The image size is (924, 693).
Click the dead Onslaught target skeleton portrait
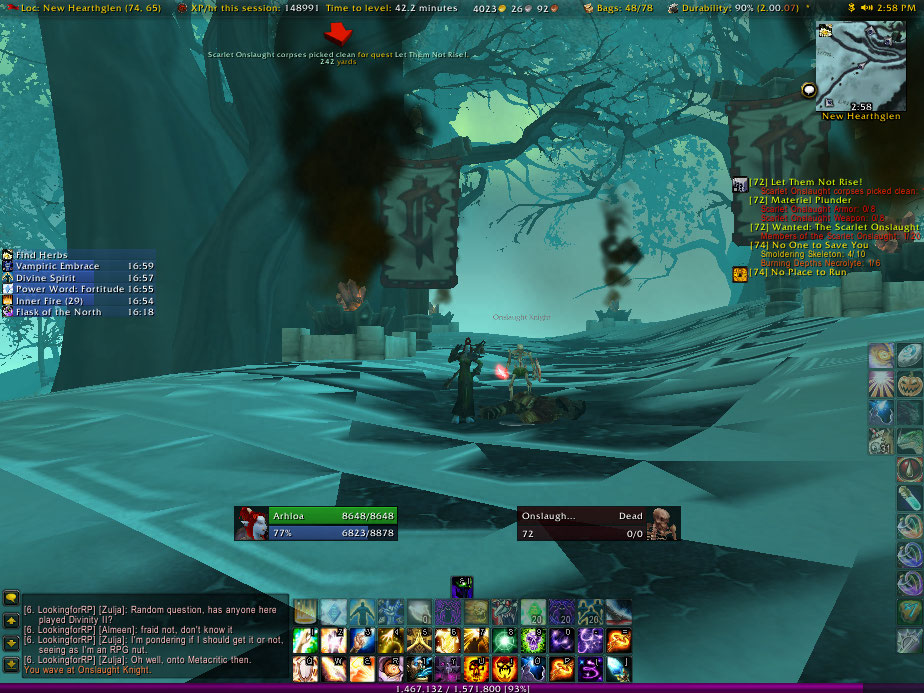coord(662,524)
